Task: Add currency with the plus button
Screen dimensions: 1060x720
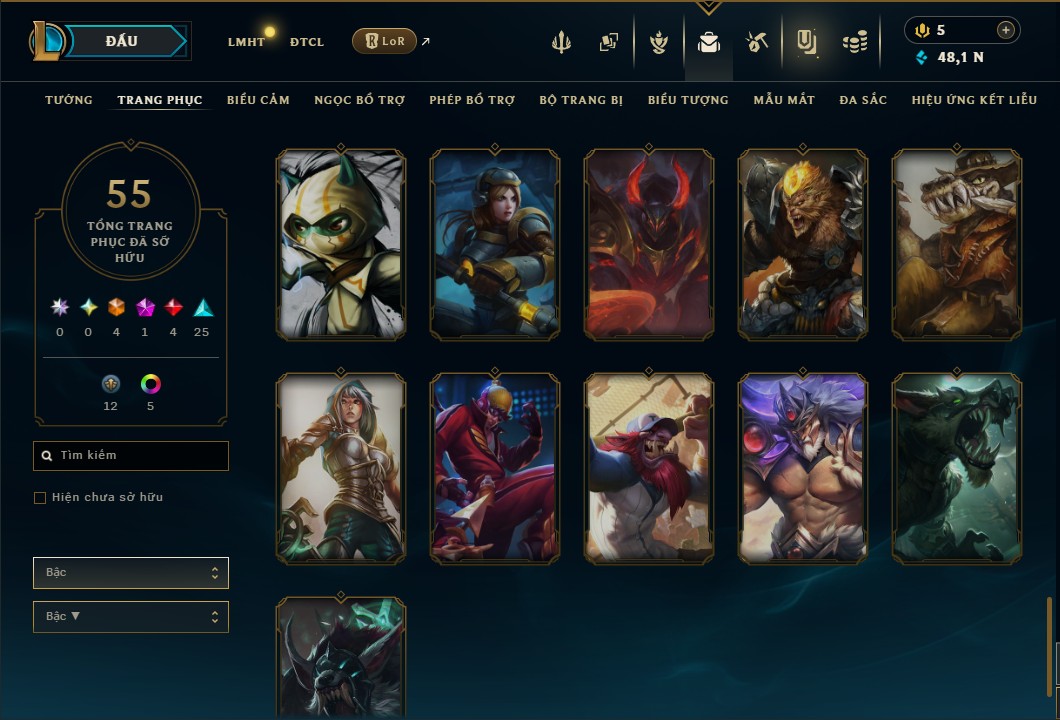Action: 1006,30
